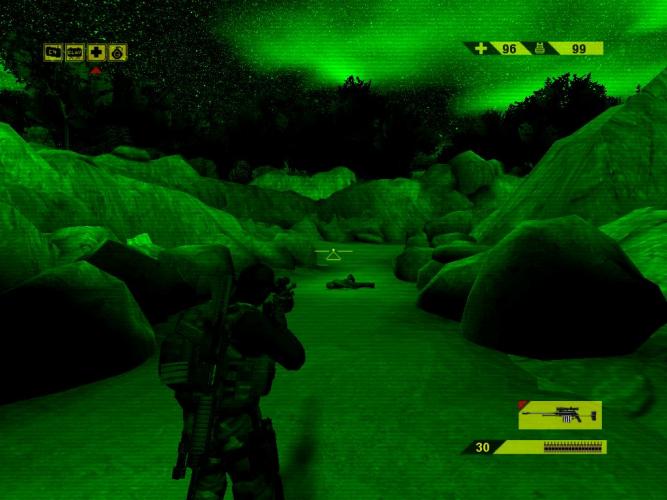This screenshot has width=667, height=500.
Task: Select the C4 explosive item icon
Action: click(53, 52)
